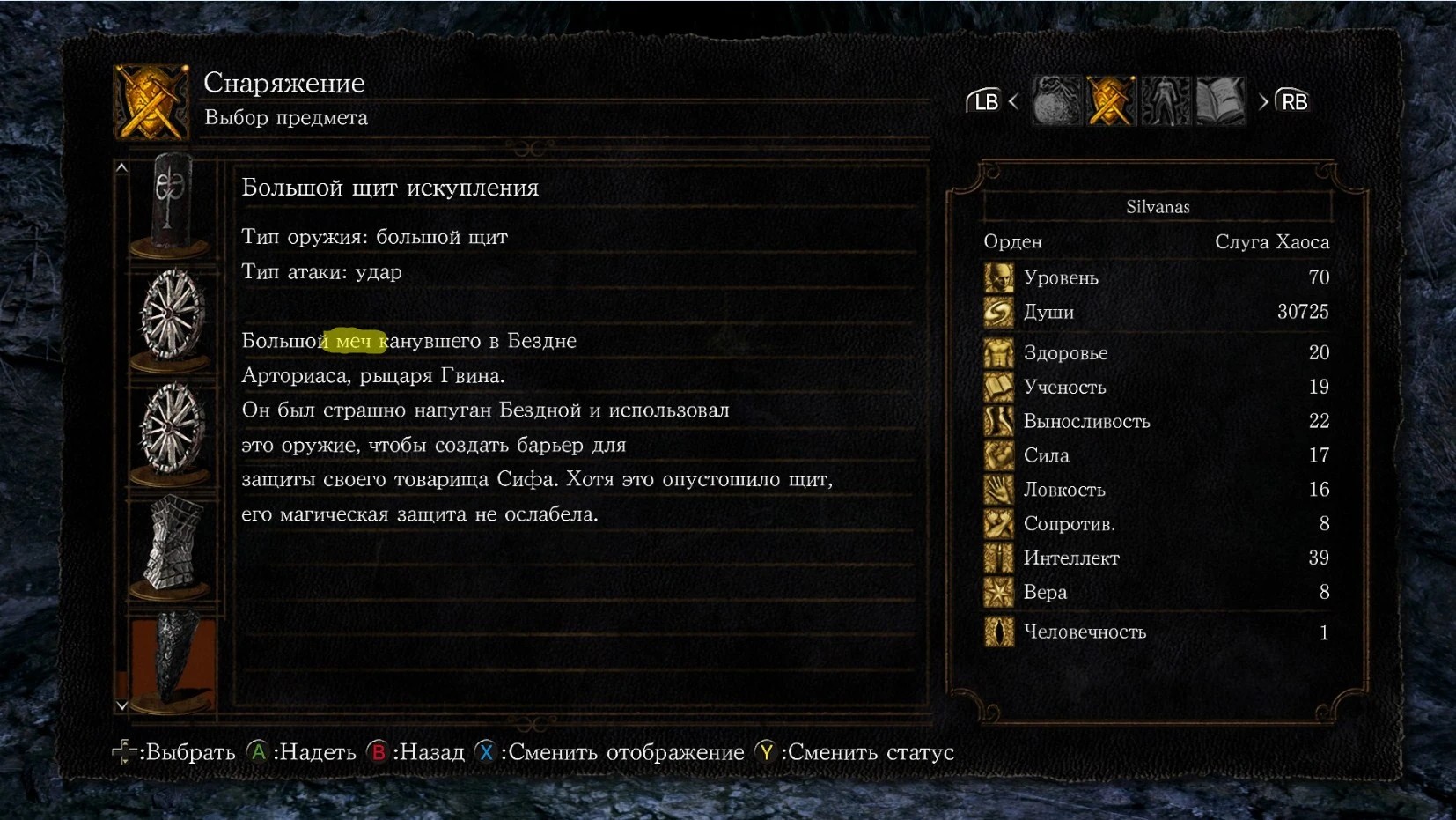Select the Интеллект intelligence stat icon
Image resolution: width=1456 pixels, height=820 pixels.
[x=999, y=558]
